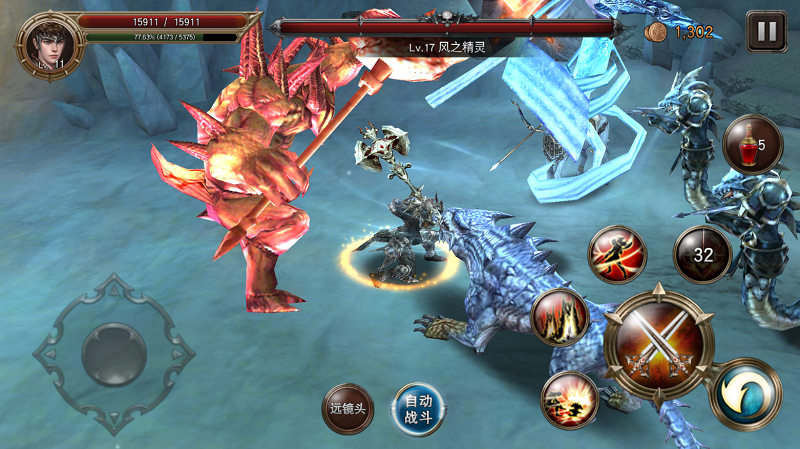The image size is (800, 449).
Task: Cast the flame pillar skill
Action: pos(560,318)
